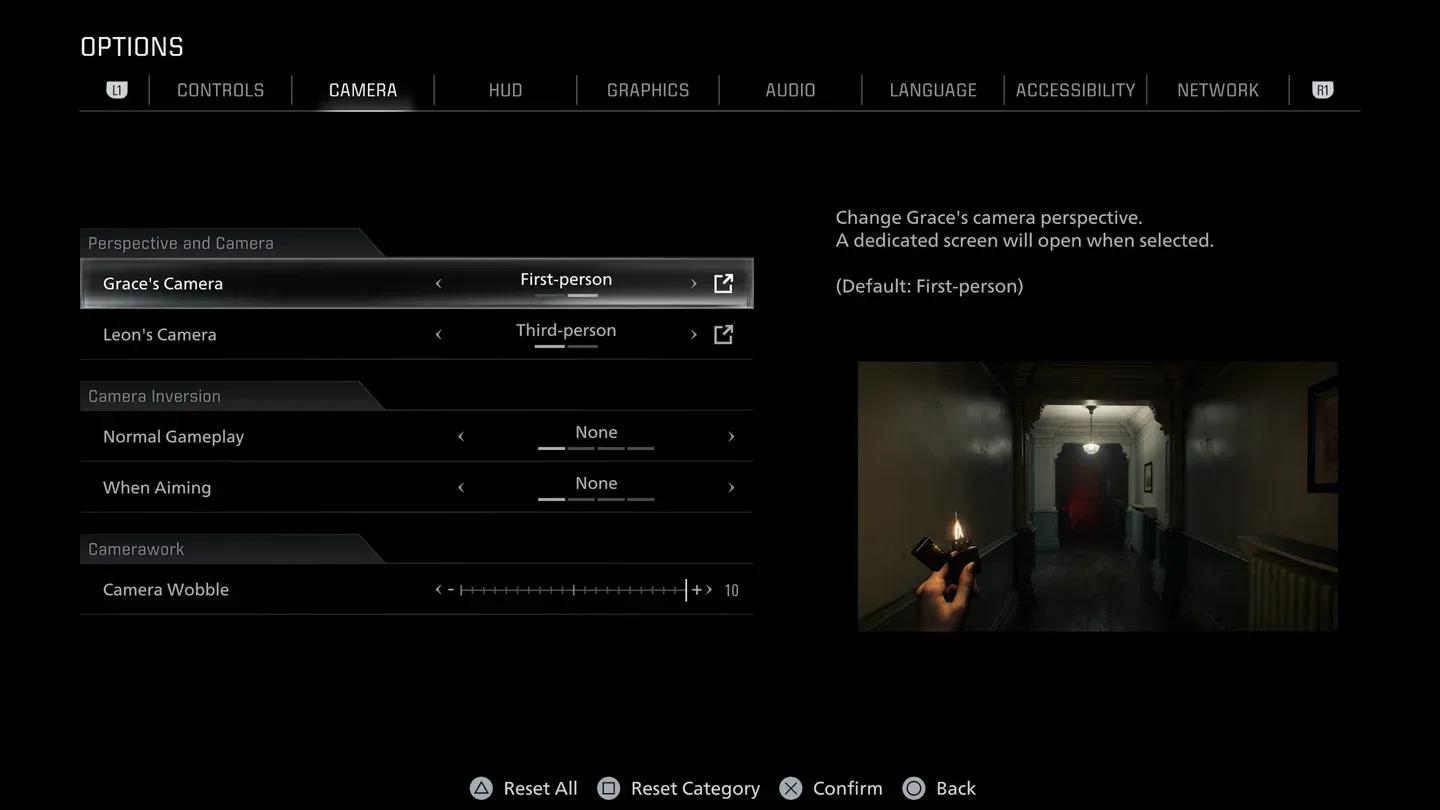Switch to the Graphics tab
Image resolution: width=1440 pixels, height=810 pixels.
click(648, 89)
